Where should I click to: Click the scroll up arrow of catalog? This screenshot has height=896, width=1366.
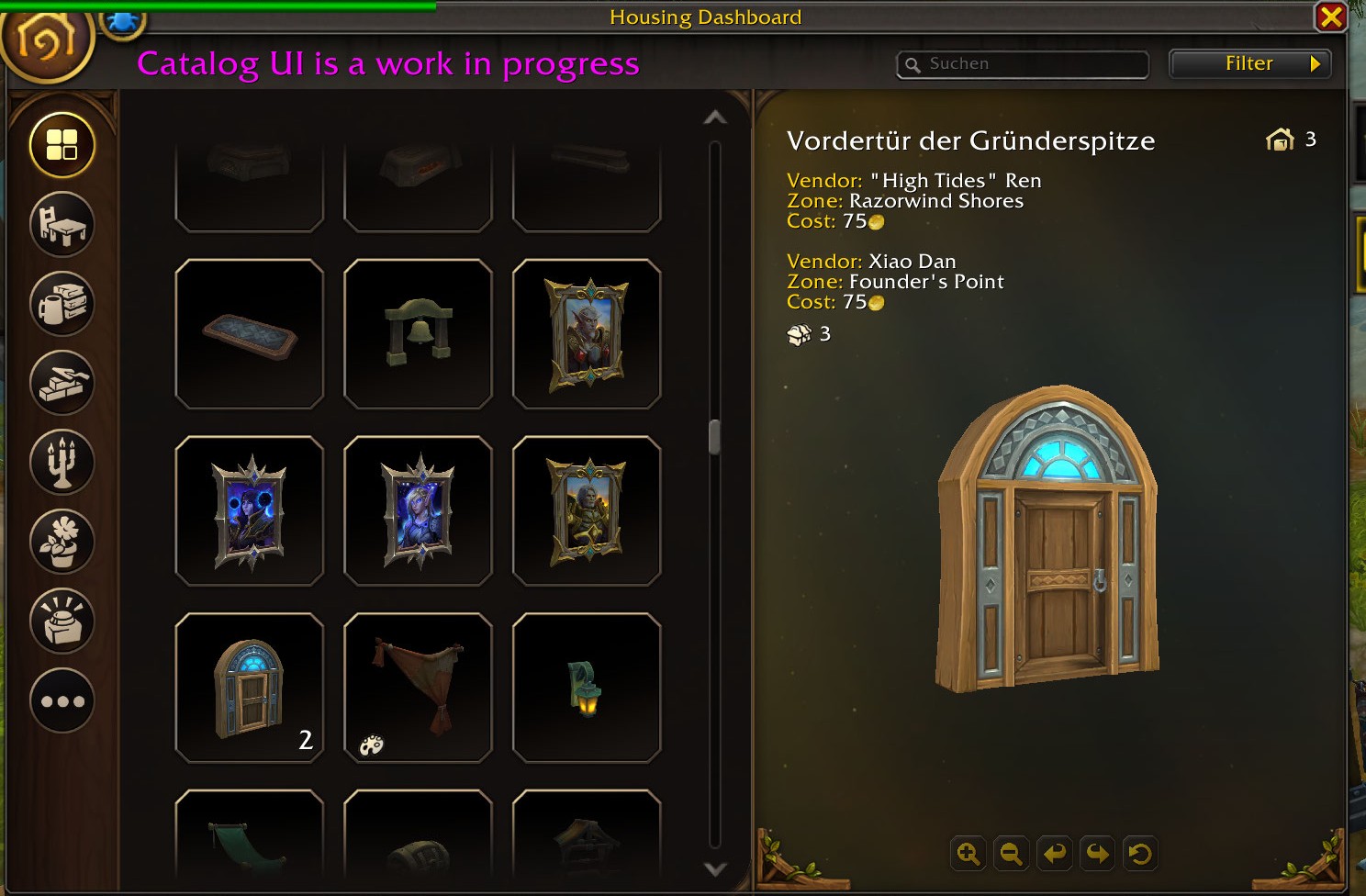coord(715,118)
